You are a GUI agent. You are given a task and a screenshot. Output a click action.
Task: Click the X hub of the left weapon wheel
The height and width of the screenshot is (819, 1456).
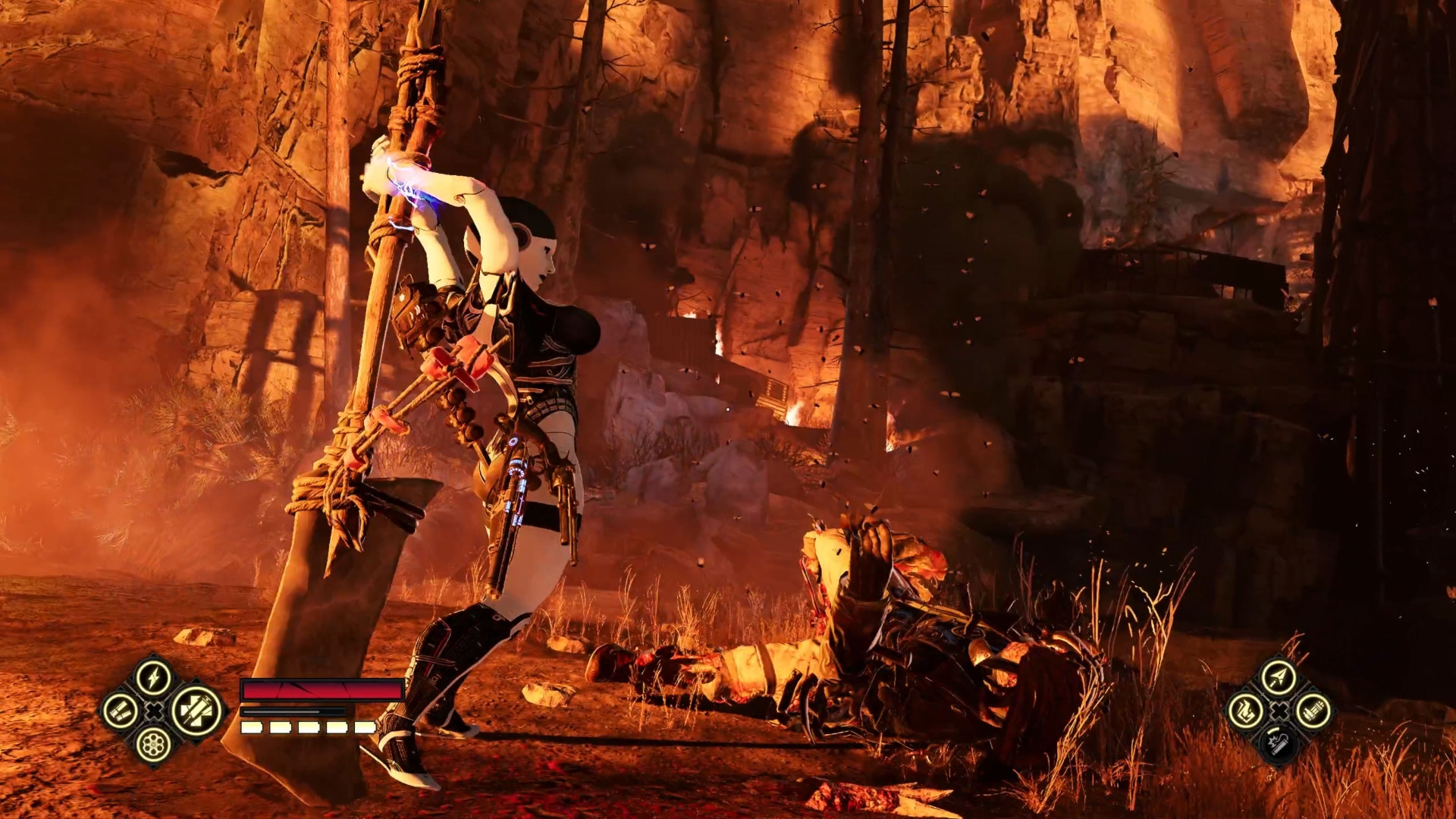[x=153, y=711]
